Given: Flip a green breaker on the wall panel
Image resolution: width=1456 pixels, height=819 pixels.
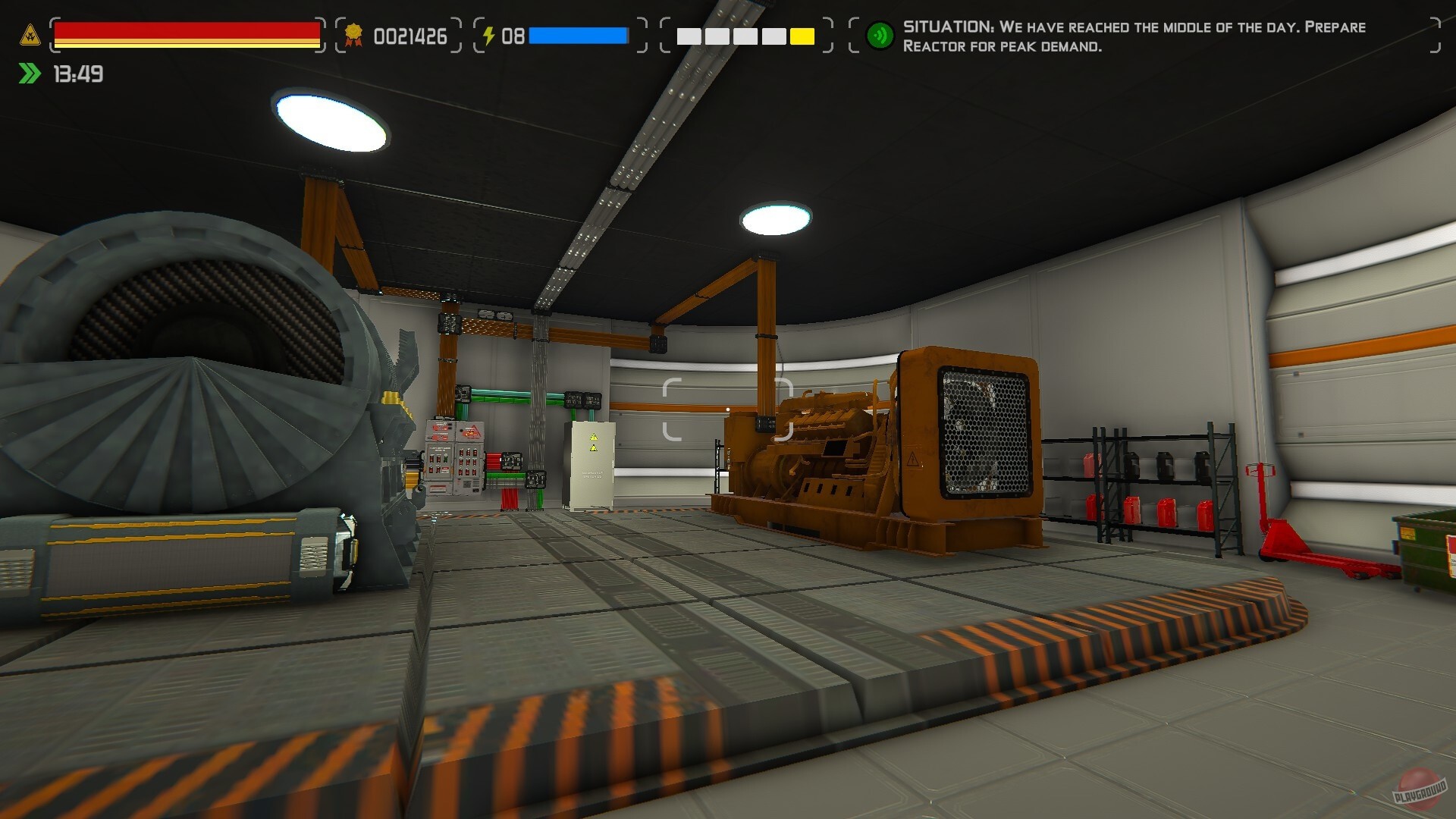Looking at the screenshot, I should tap(446, 460).
